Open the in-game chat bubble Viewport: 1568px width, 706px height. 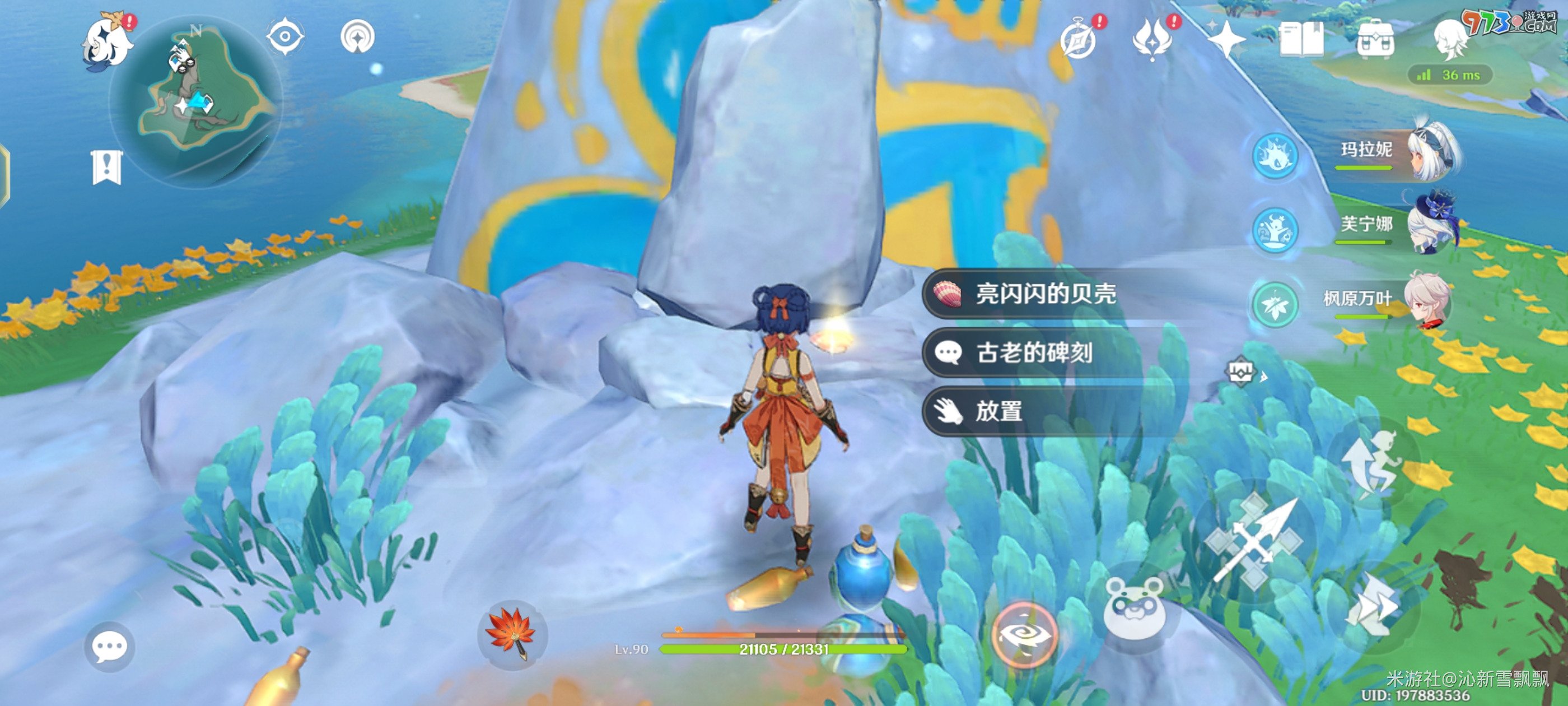(110, 648)
